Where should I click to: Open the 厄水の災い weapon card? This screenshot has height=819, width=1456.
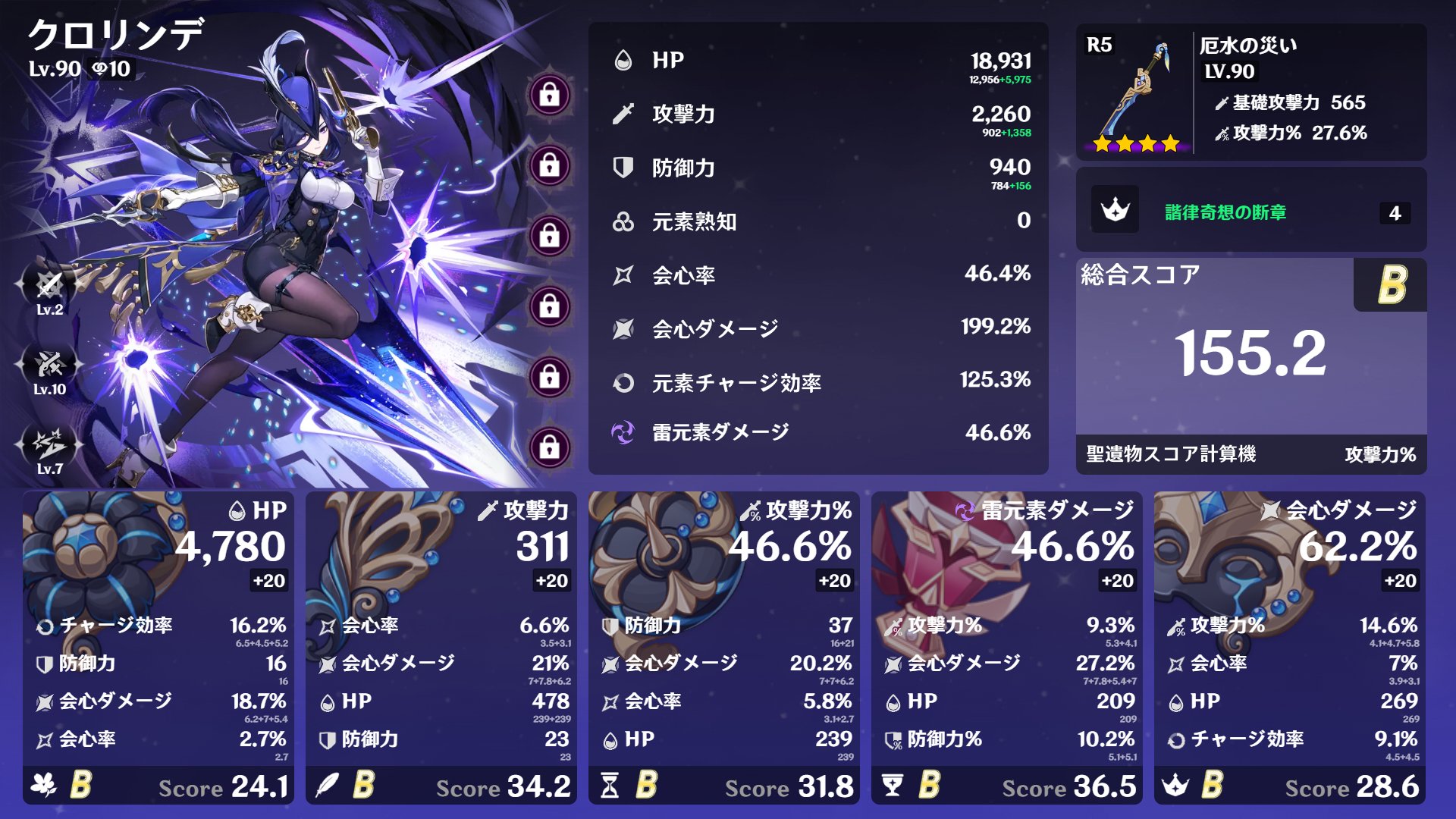pyautogui.click(x=1250, y=92)
